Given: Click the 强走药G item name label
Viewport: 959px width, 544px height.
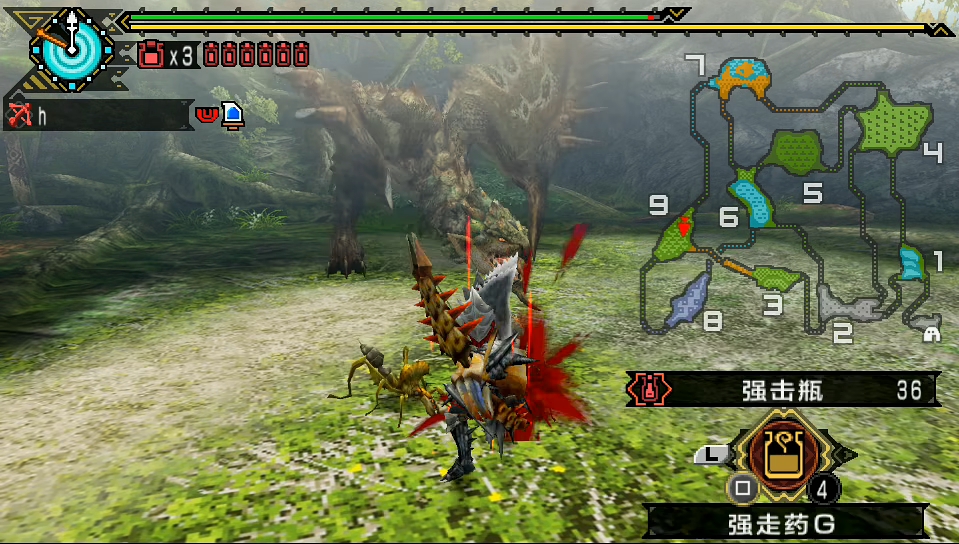Looking at the screenshot, I should 782,521.
